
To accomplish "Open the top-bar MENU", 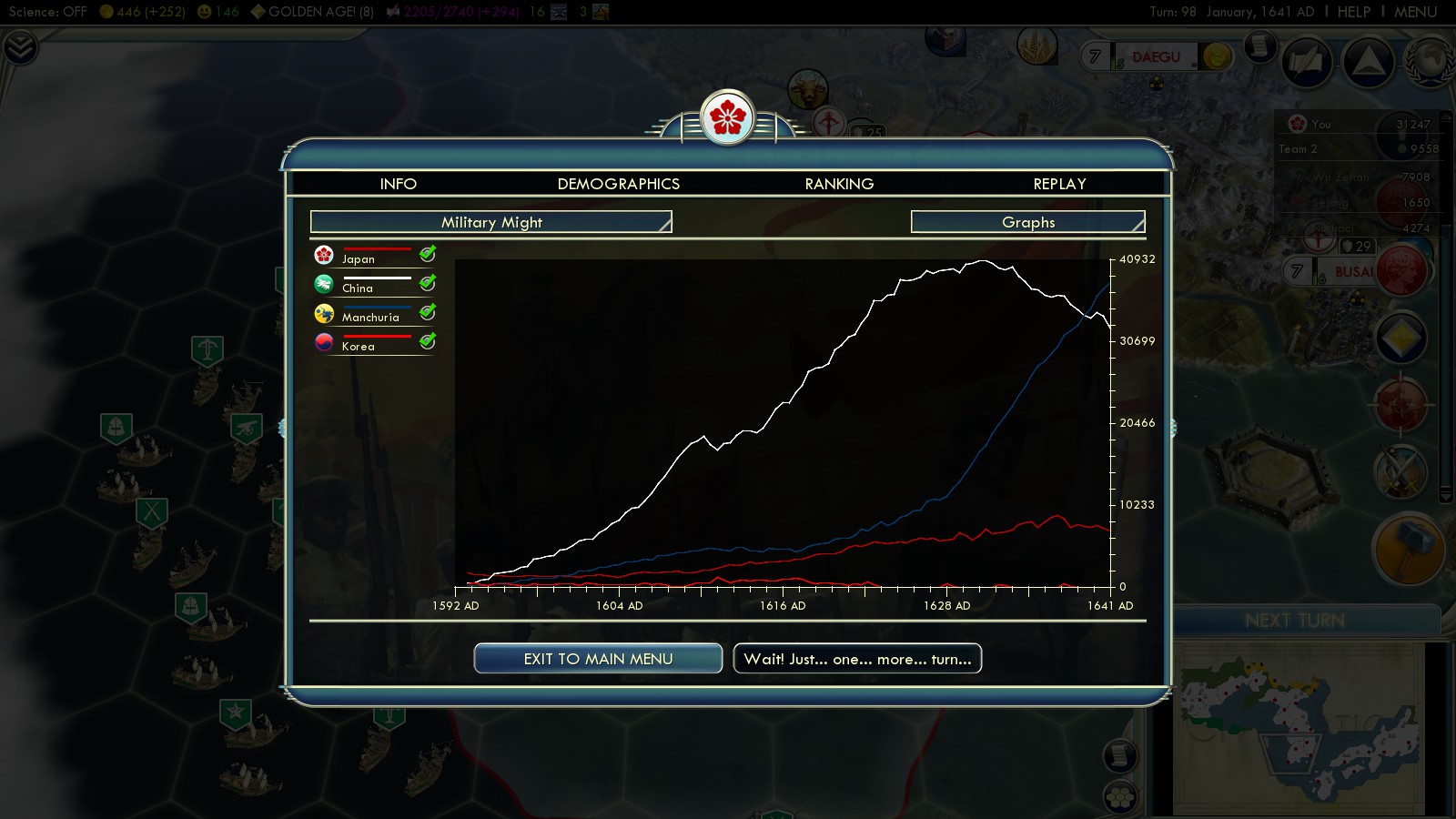I will click(x=1415, y=12).
